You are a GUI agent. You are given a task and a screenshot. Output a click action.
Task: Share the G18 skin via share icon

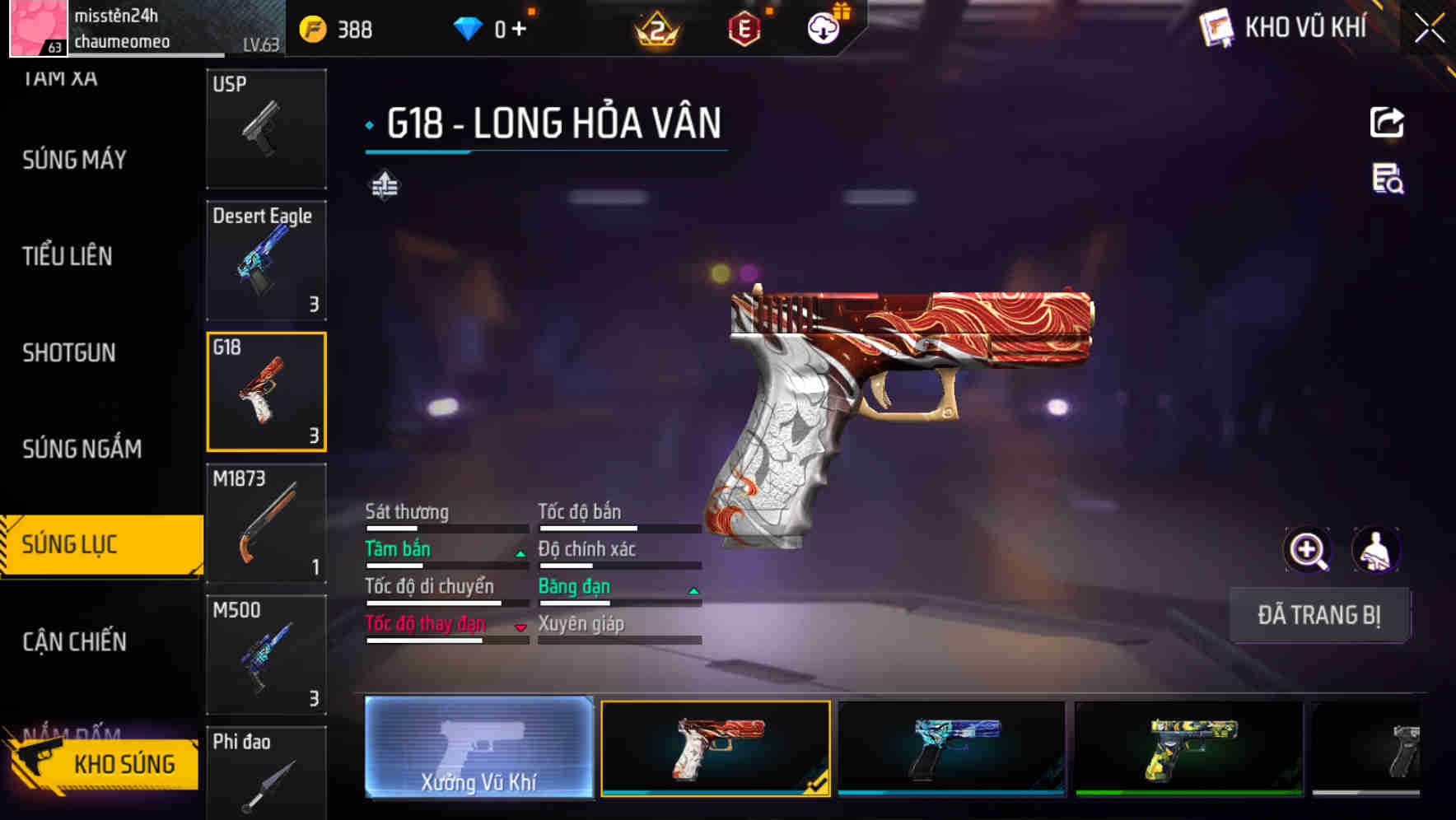(1387, 123)
